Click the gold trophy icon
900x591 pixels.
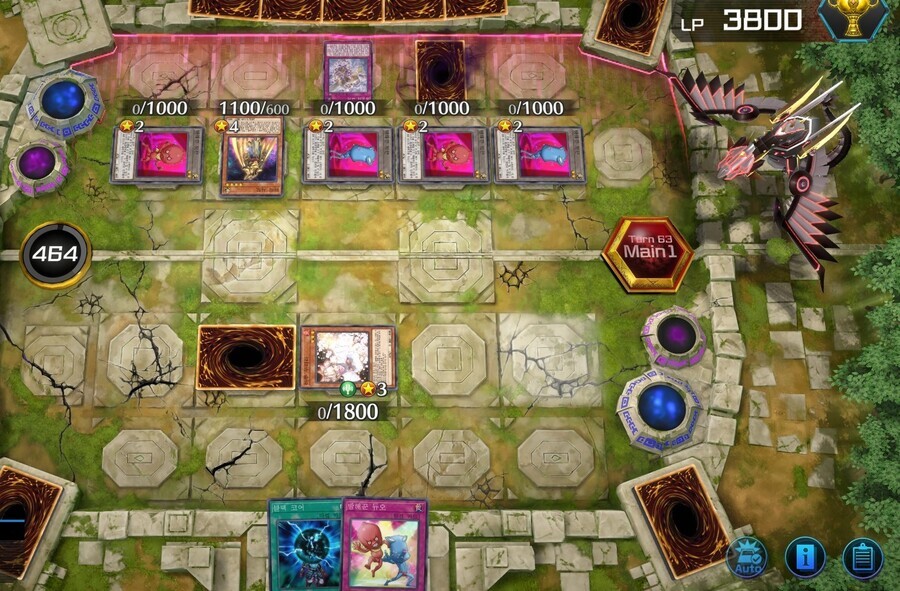click(854, 18)
